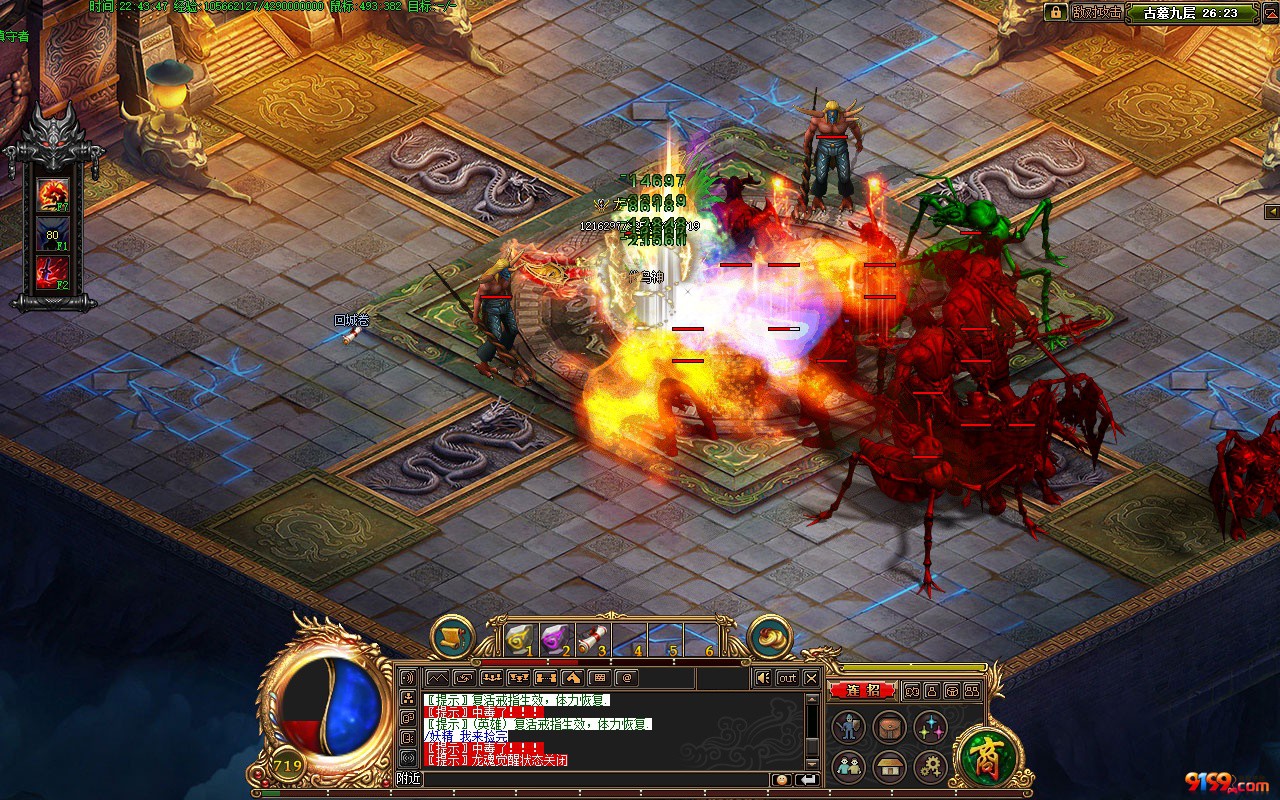Click the red 连招 combo button
The height and width of the screenshot is (800, 1280).
(x=862, y=690)
